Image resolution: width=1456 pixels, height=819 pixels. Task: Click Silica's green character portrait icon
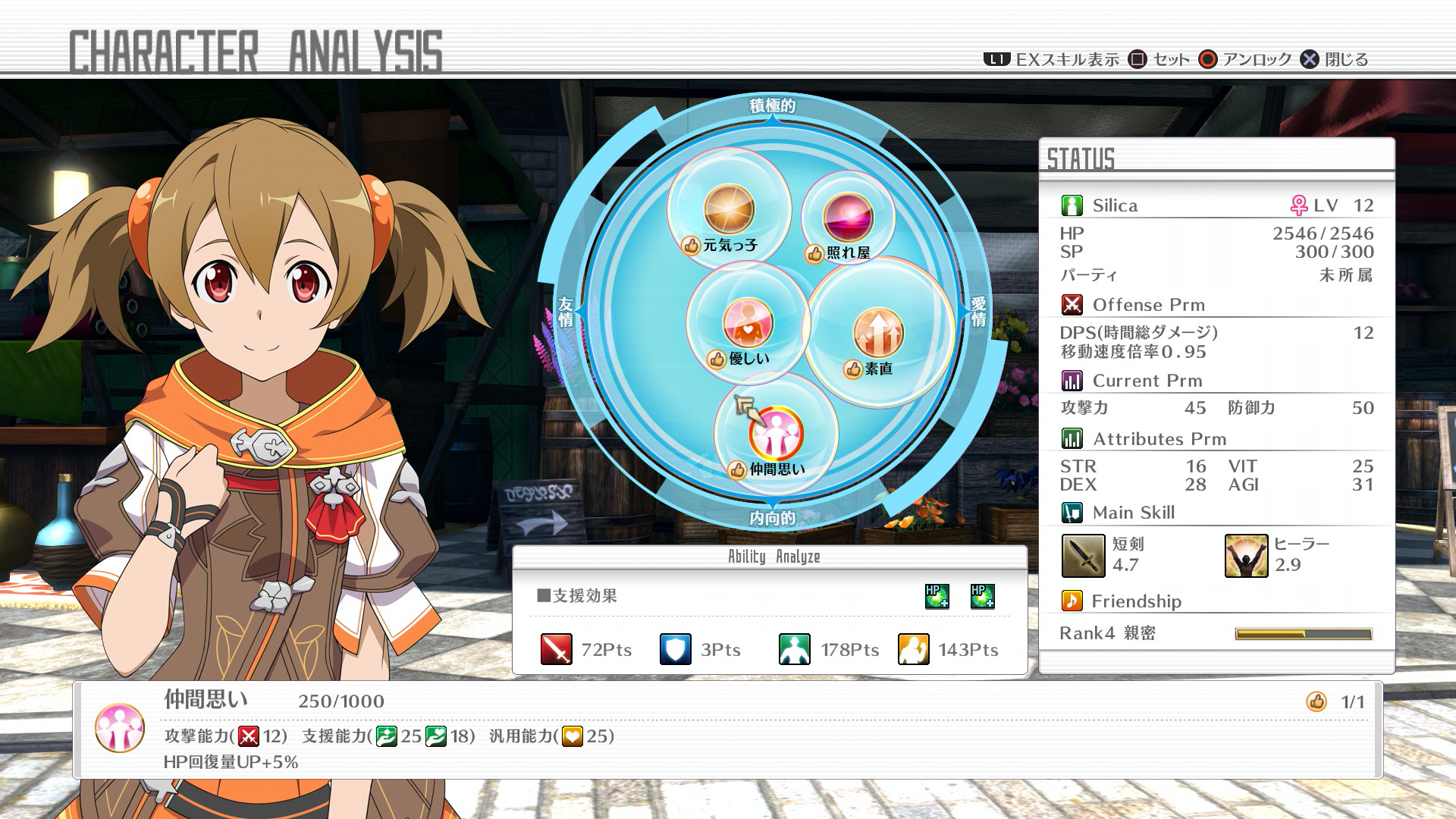pos(1071,204)
